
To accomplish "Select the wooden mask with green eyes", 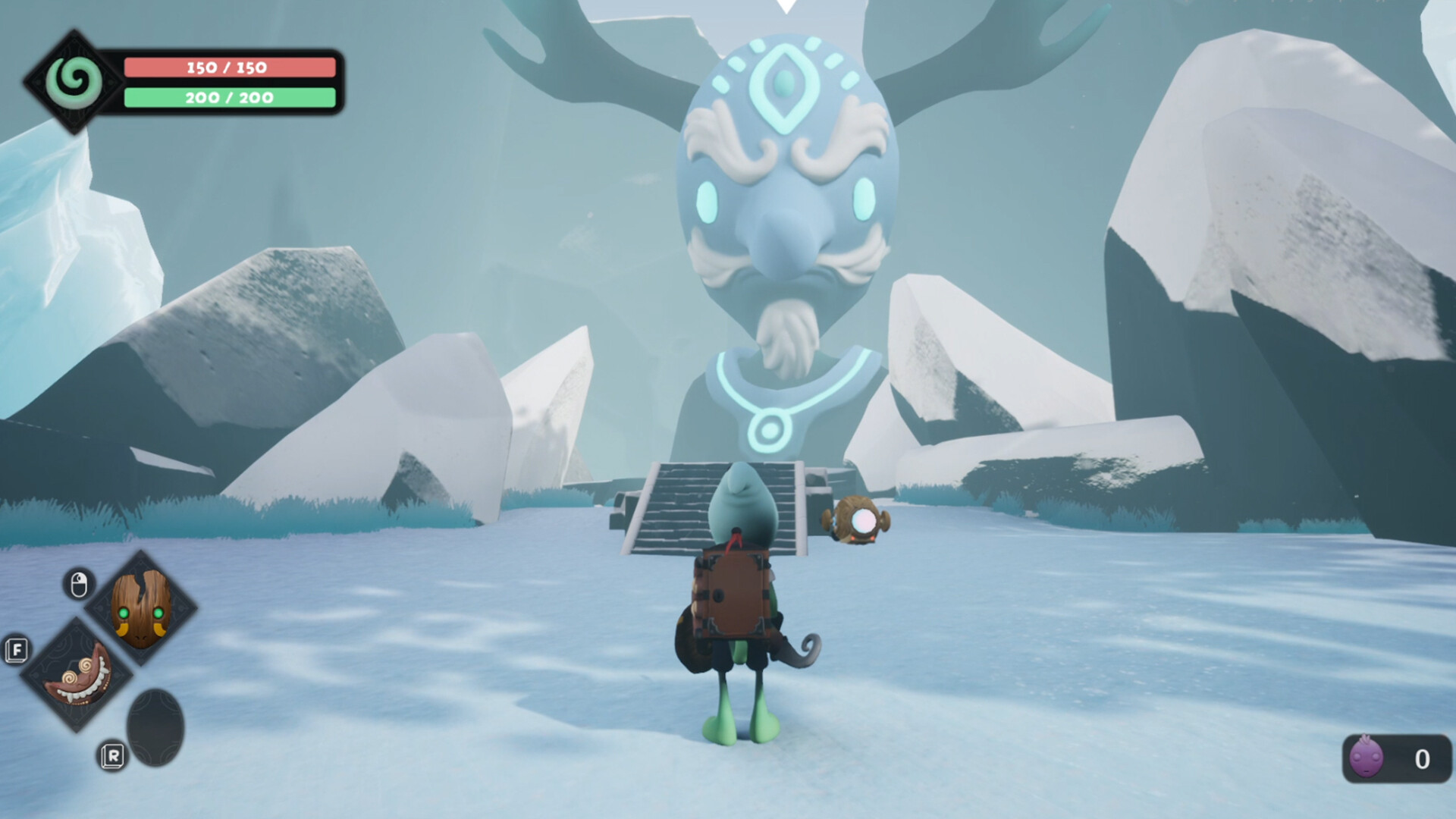I will coord(140,610).
